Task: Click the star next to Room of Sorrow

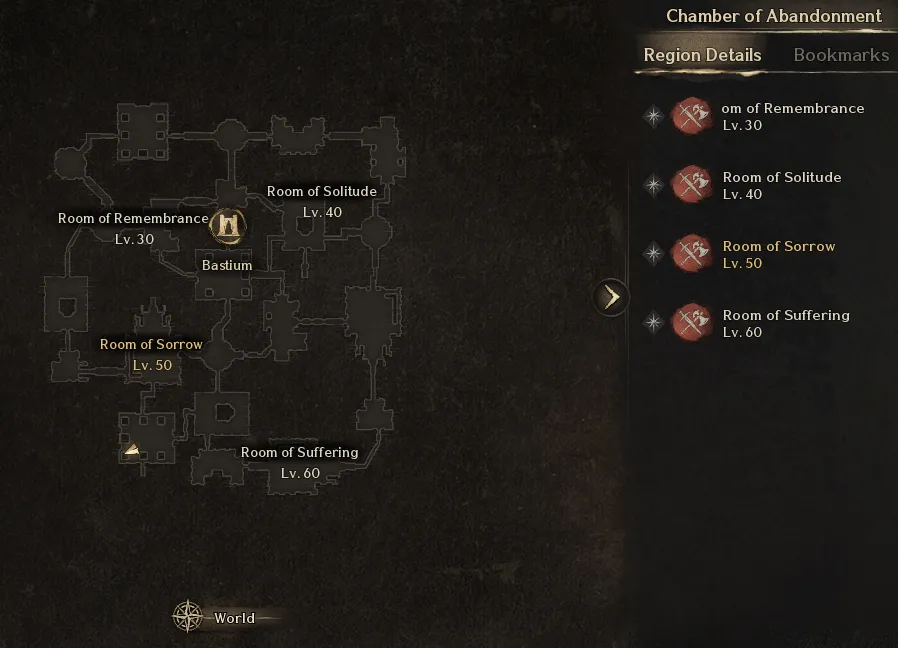Action: (653, 254)
